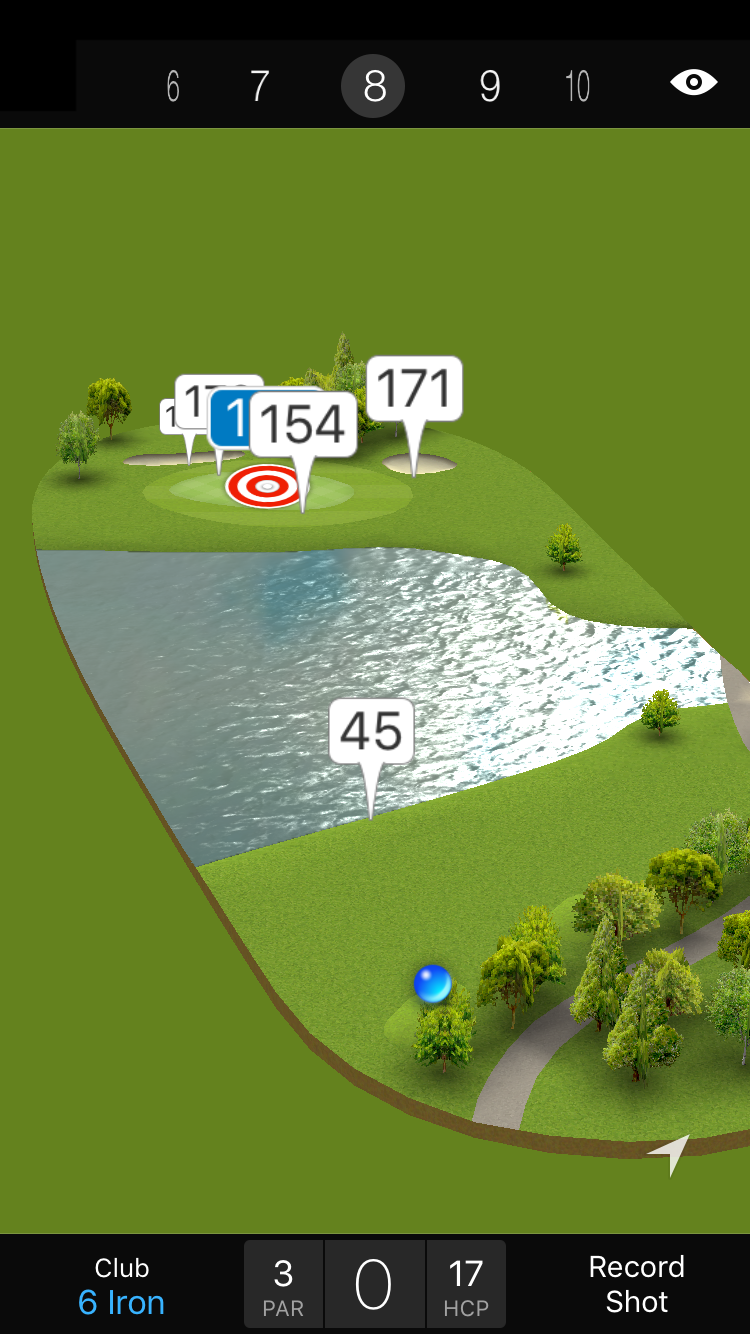The image size is (750, 1334).
Task: Jump to hole 10
Action: [x=577, y=87]
